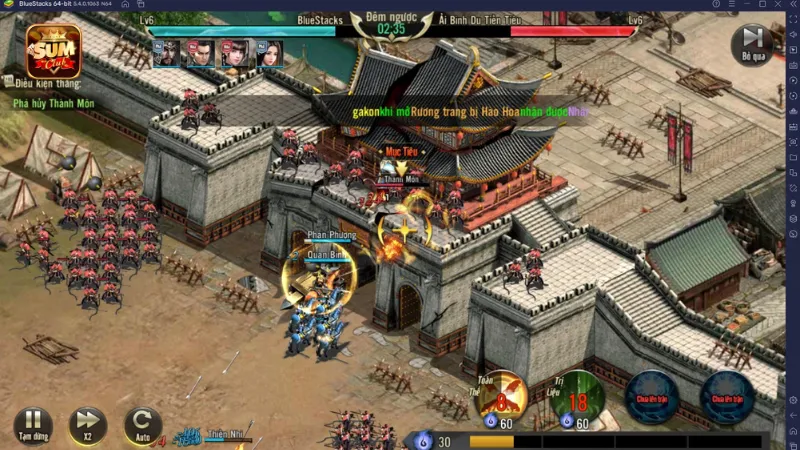Skip the battle with Bỏ qua
The width and height of the screenshot is (800, 450).
[x=752, y=44]
